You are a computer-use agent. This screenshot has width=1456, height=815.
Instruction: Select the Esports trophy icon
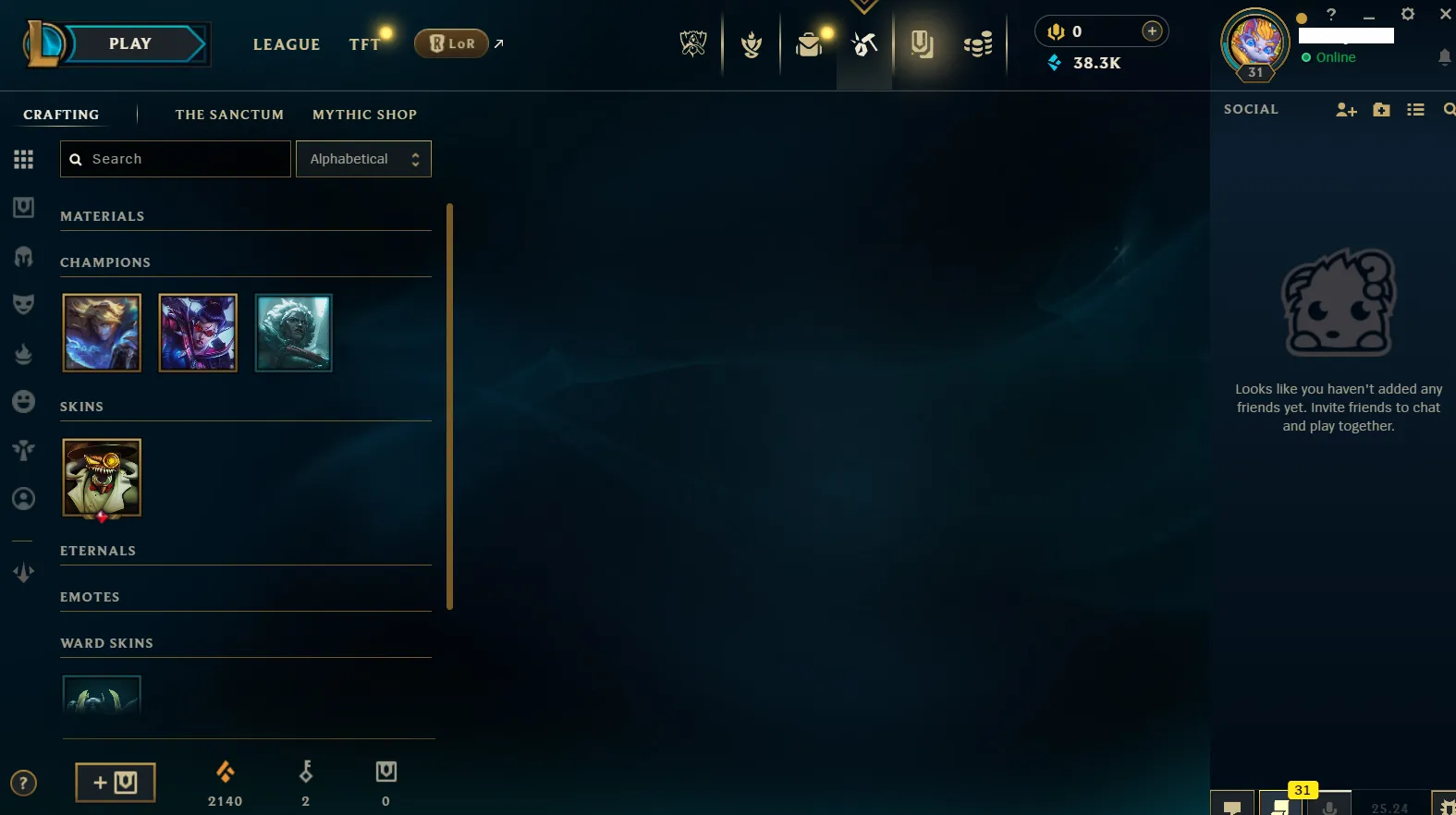694,43
